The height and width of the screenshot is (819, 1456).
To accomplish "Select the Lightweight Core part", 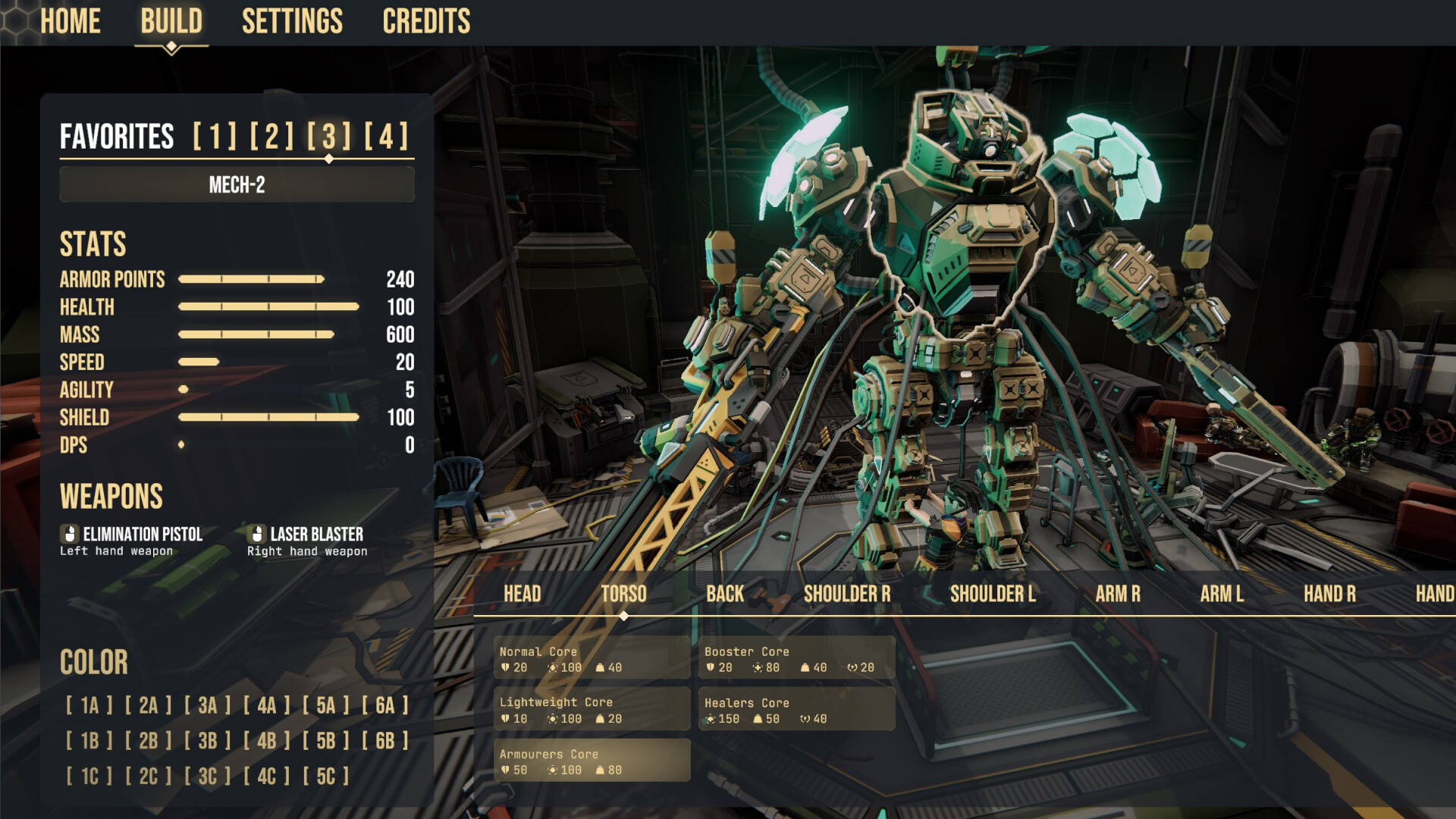I will (x=591, y=710).
